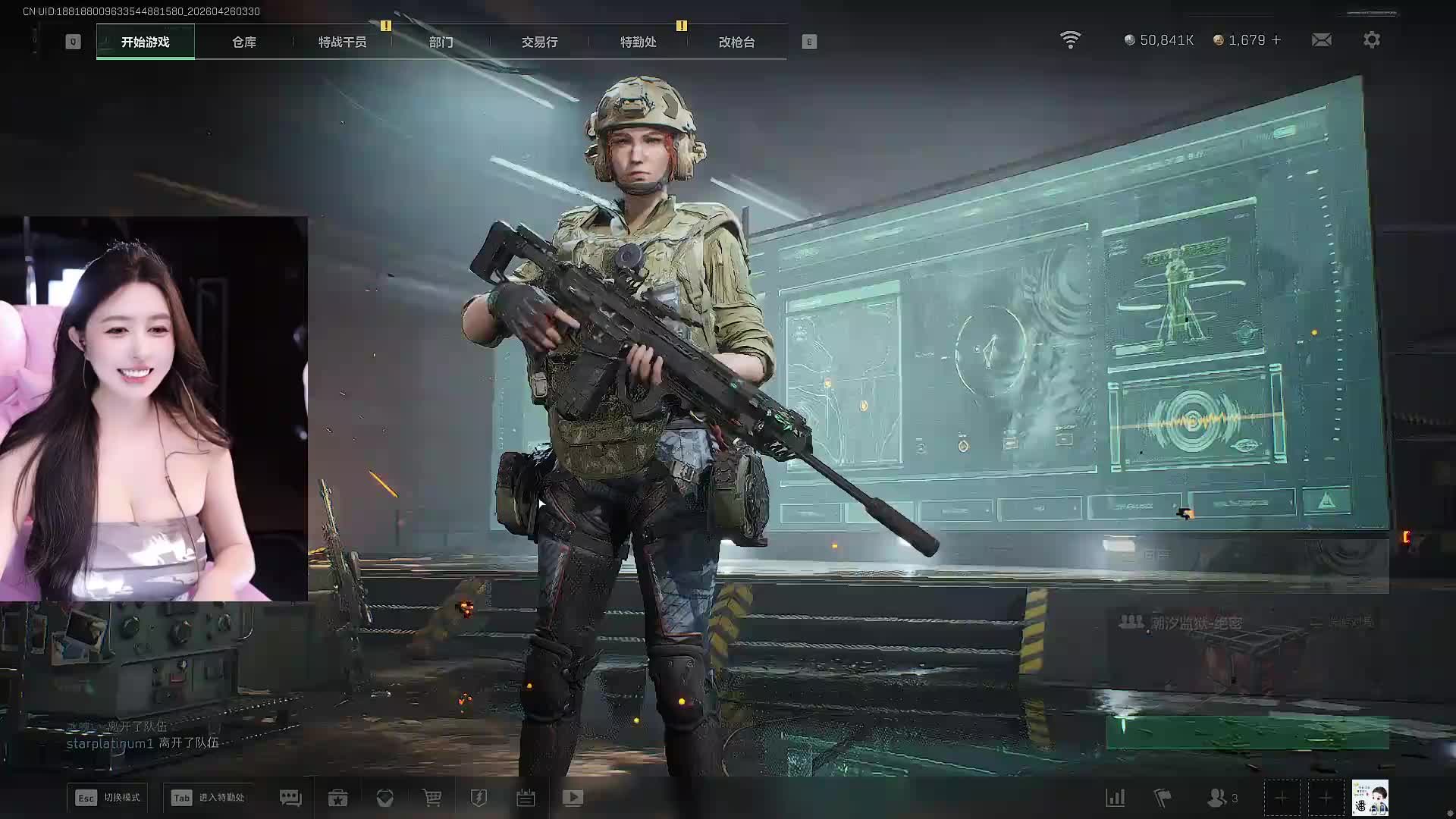Select the 开始游戏 (Start Game) tab

coord(145,42)
